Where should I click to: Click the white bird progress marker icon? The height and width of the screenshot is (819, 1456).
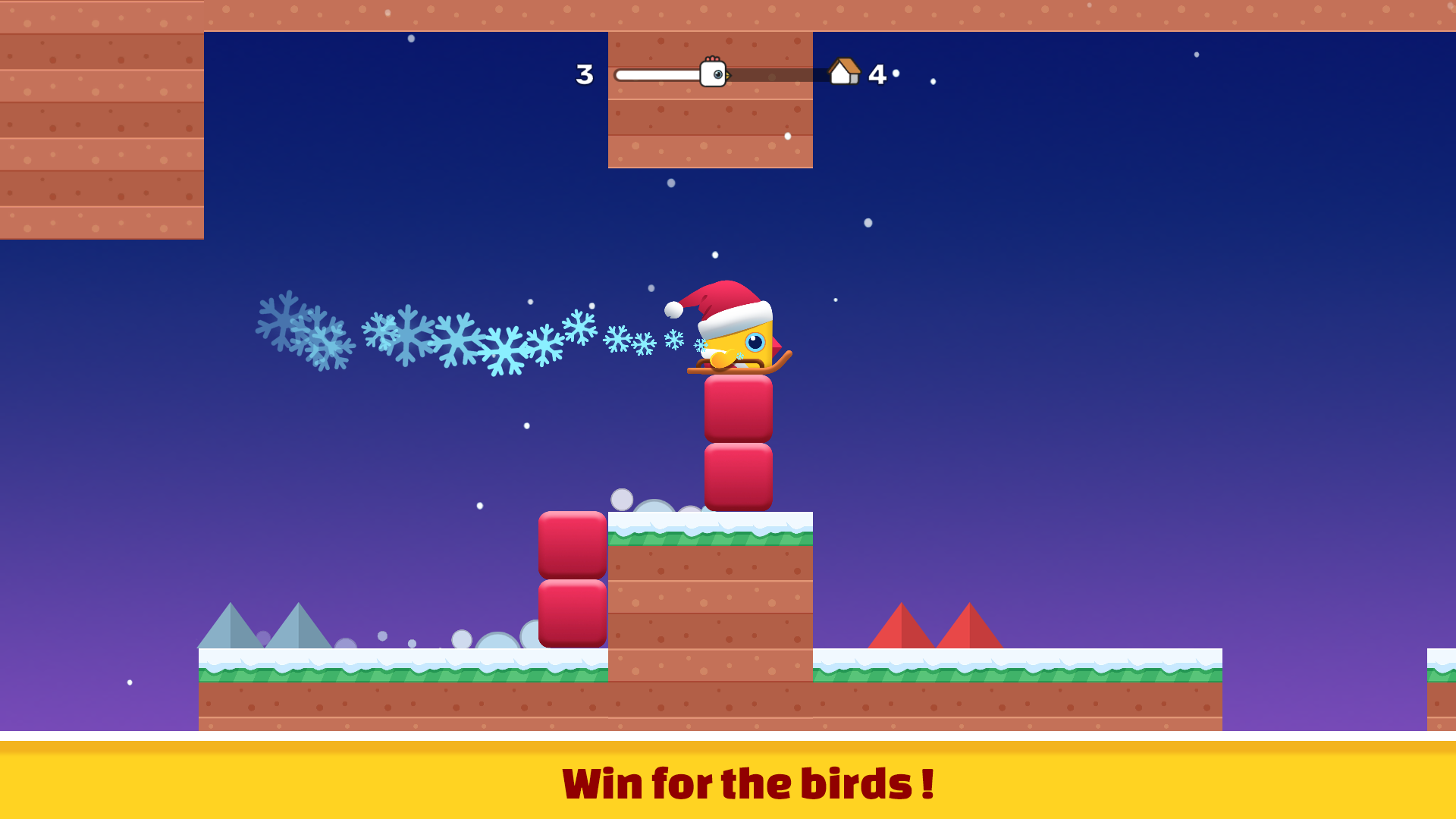click(713, 74)
